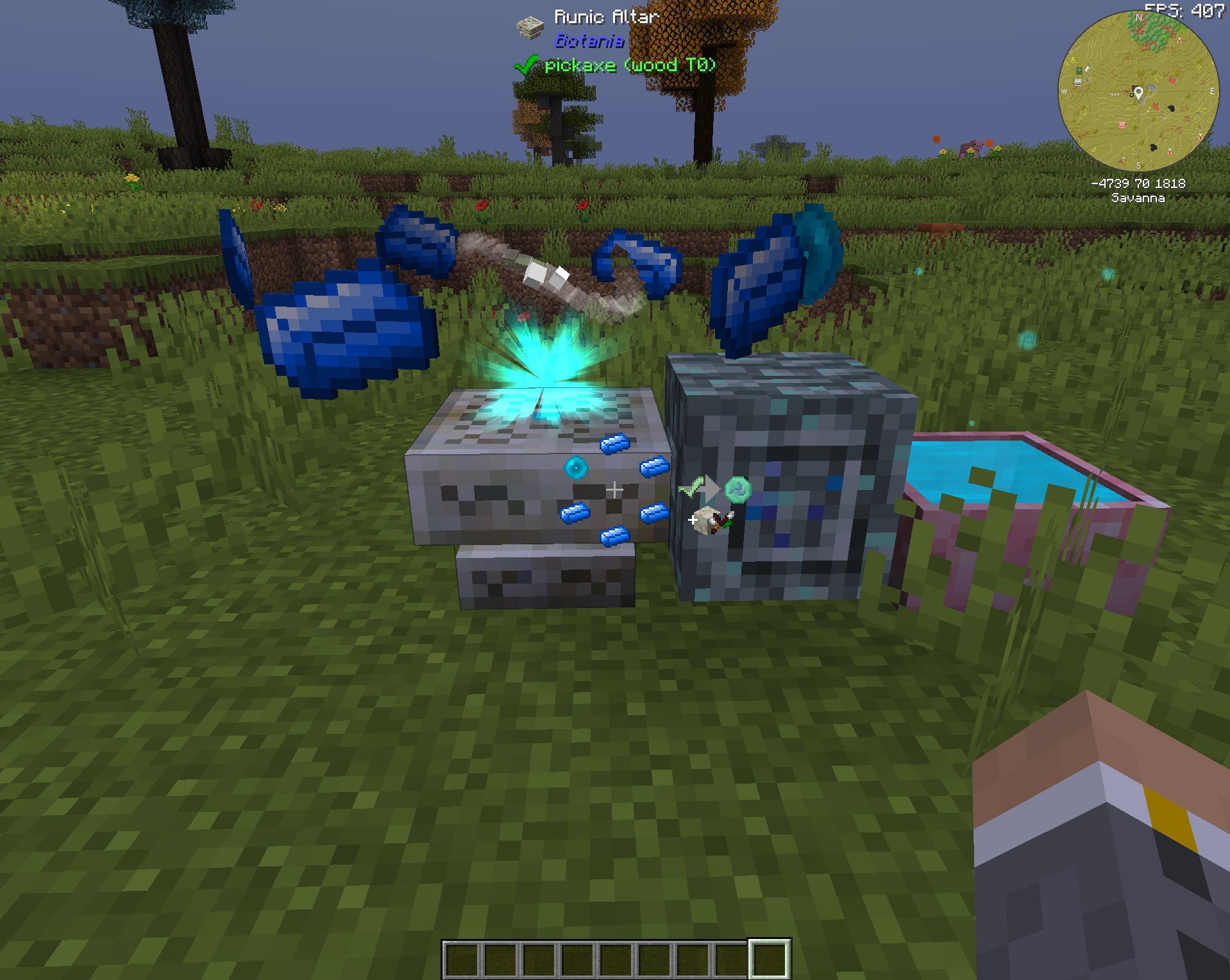The height and width of the screenshot is (980, 1230).
Task: Expand the Savanna biome label
Action: coord(1138,198)
